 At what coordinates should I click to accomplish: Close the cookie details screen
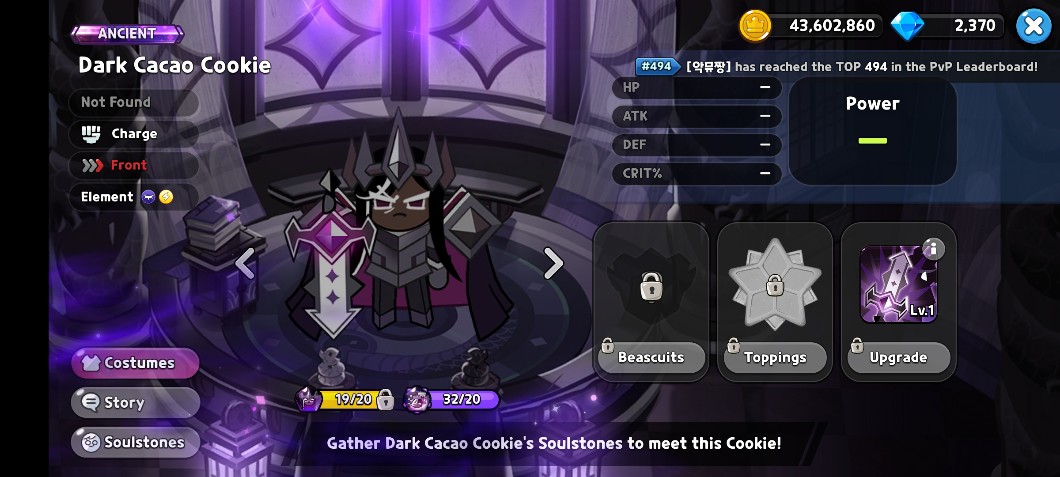[x=1033, y=25]
